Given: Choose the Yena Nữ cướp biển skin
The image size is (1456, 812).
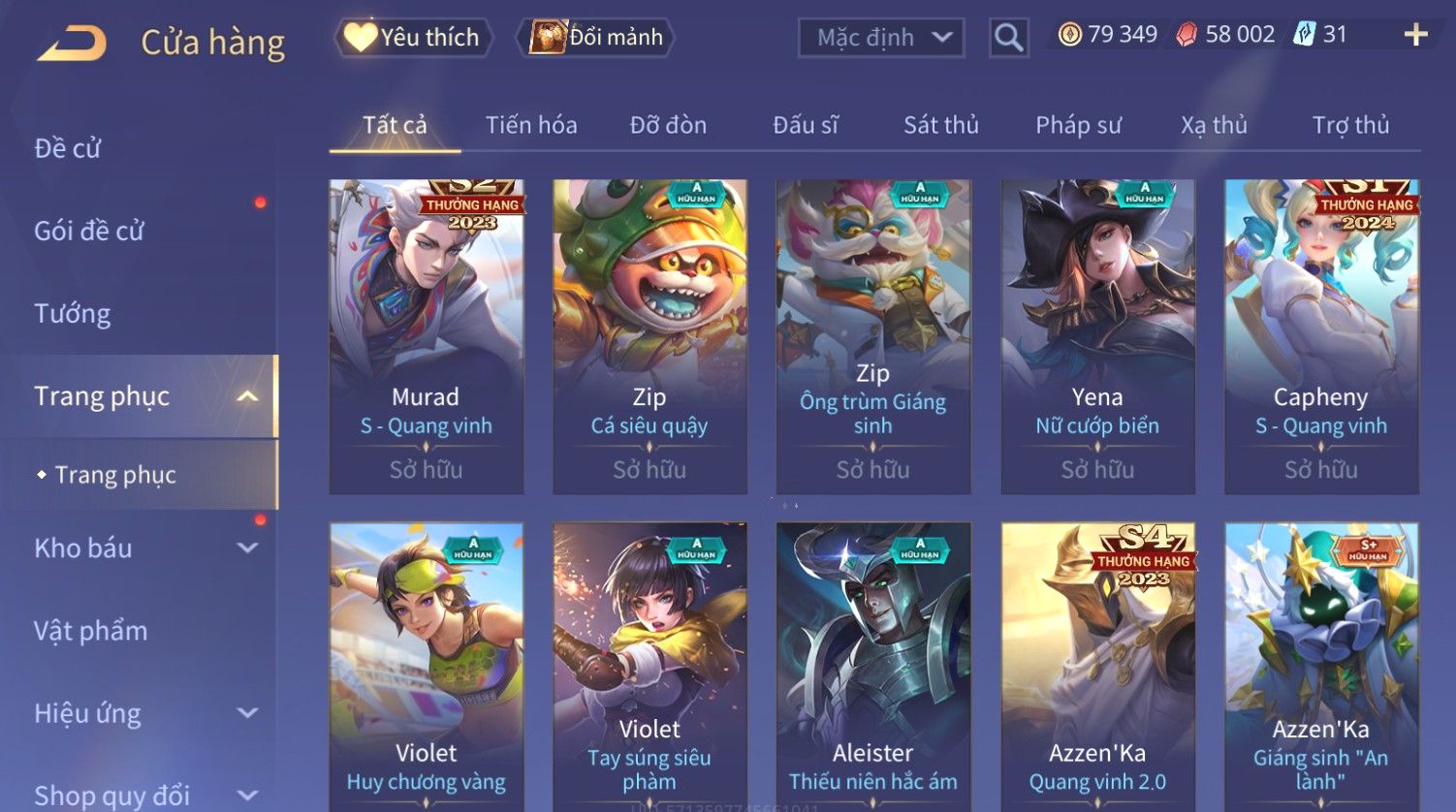Looking at the screenshot, I should pyautogui.click(x=1097, y=336).
